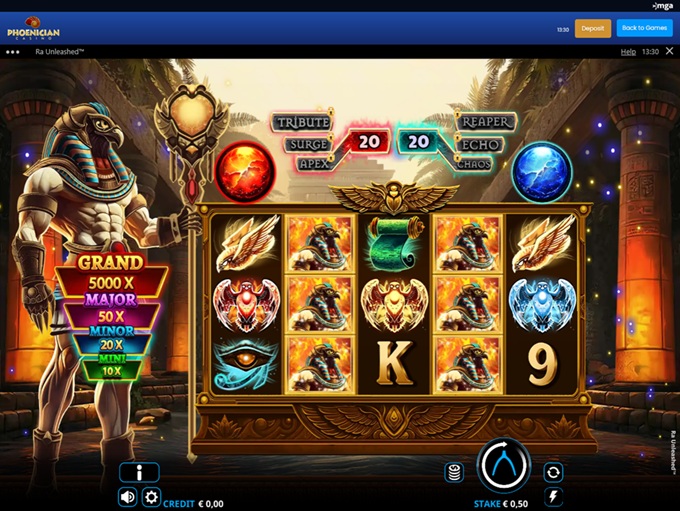
Task: Toggle sound with the speaker icon
Action: coord(128,496)
